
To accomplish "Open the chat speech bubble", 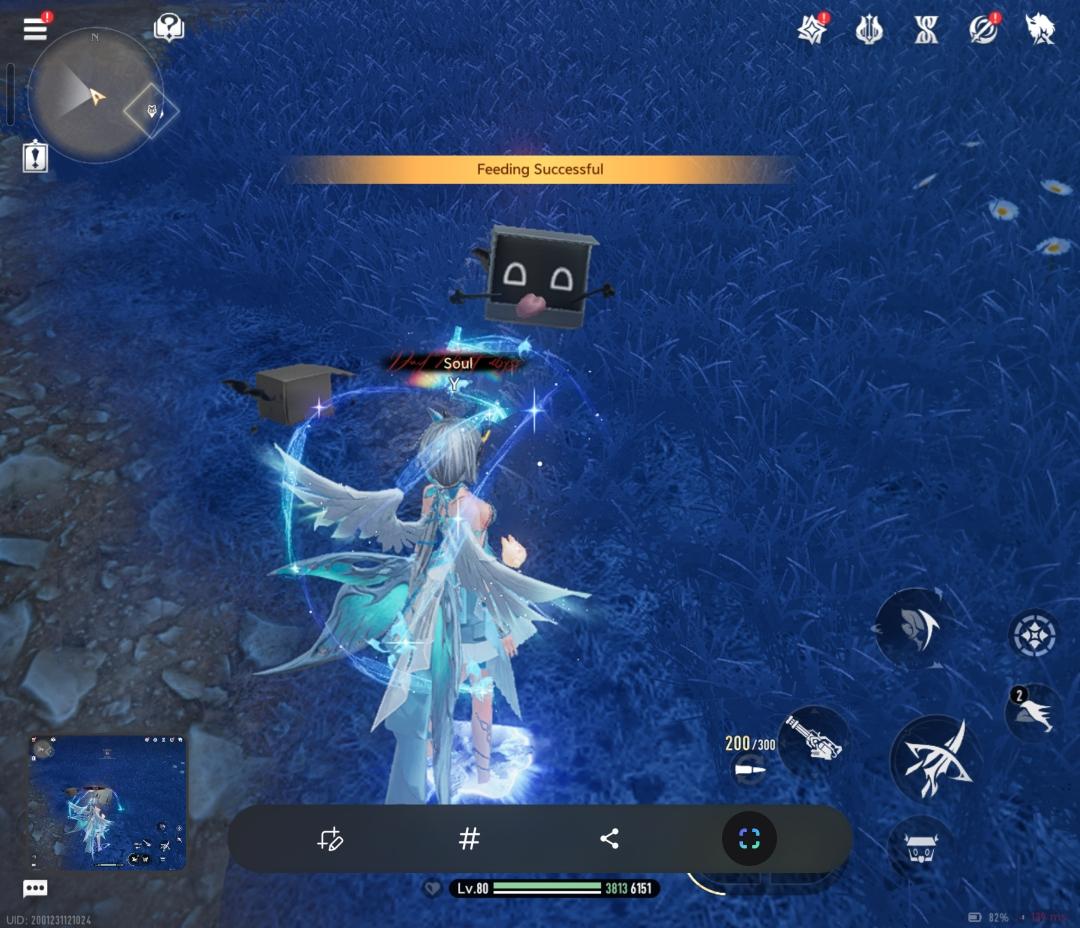I will pyautogui.click(x=35, y=888).
